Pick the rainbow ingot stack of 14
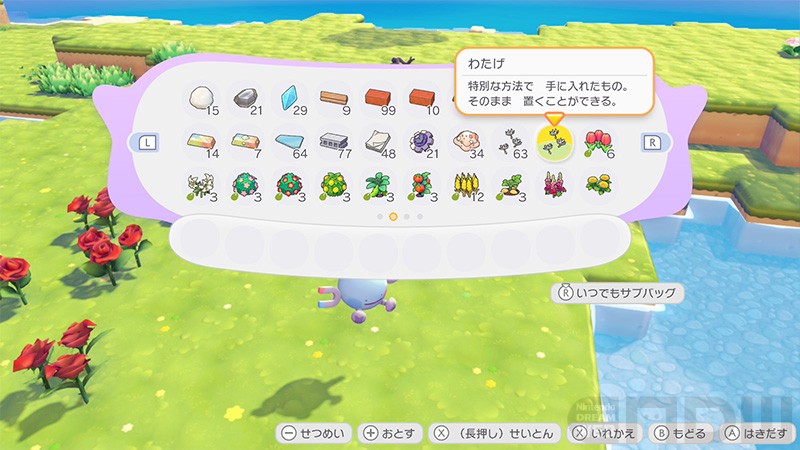Image resolution: width=800 pixels, height=450 pixels. click(203, 142)
